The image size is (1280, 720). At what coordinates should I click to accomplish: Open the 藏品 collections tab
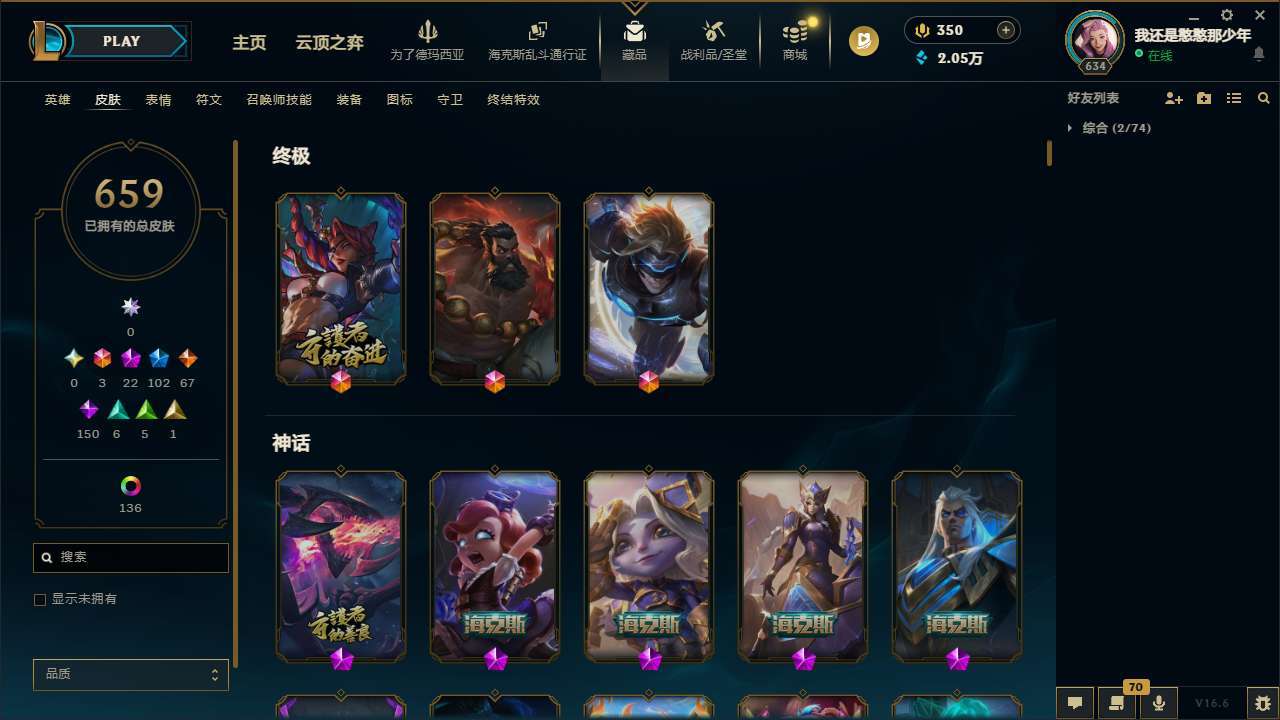(634, 40)
